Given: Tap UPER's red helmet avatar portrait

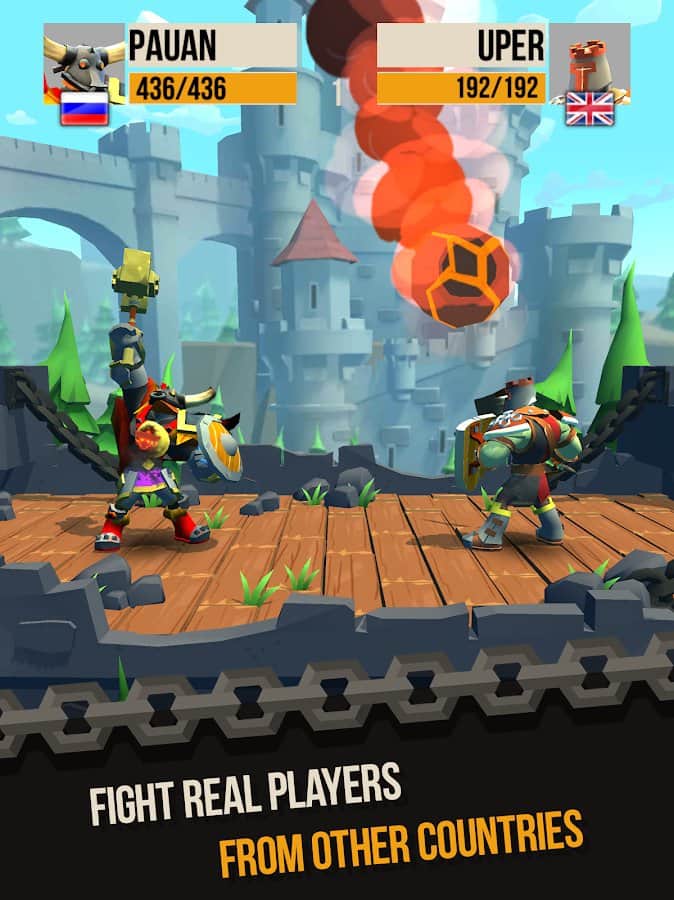Looking at the screenshot, I should click(588, 60).
